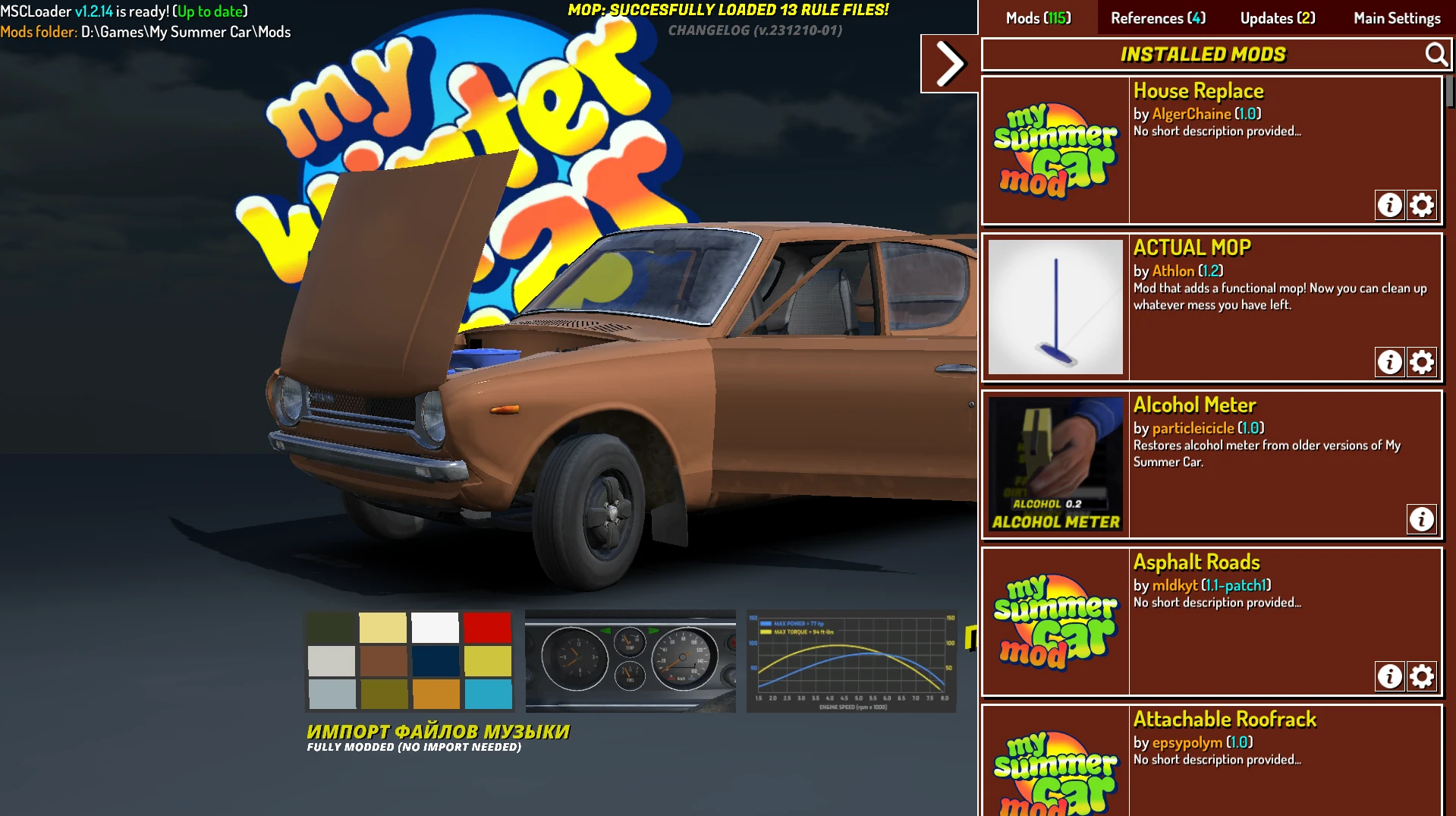Open ACTUAL MOP settings gear
The height and width of the screenshot is (816, 1456).
[1423, 362]
